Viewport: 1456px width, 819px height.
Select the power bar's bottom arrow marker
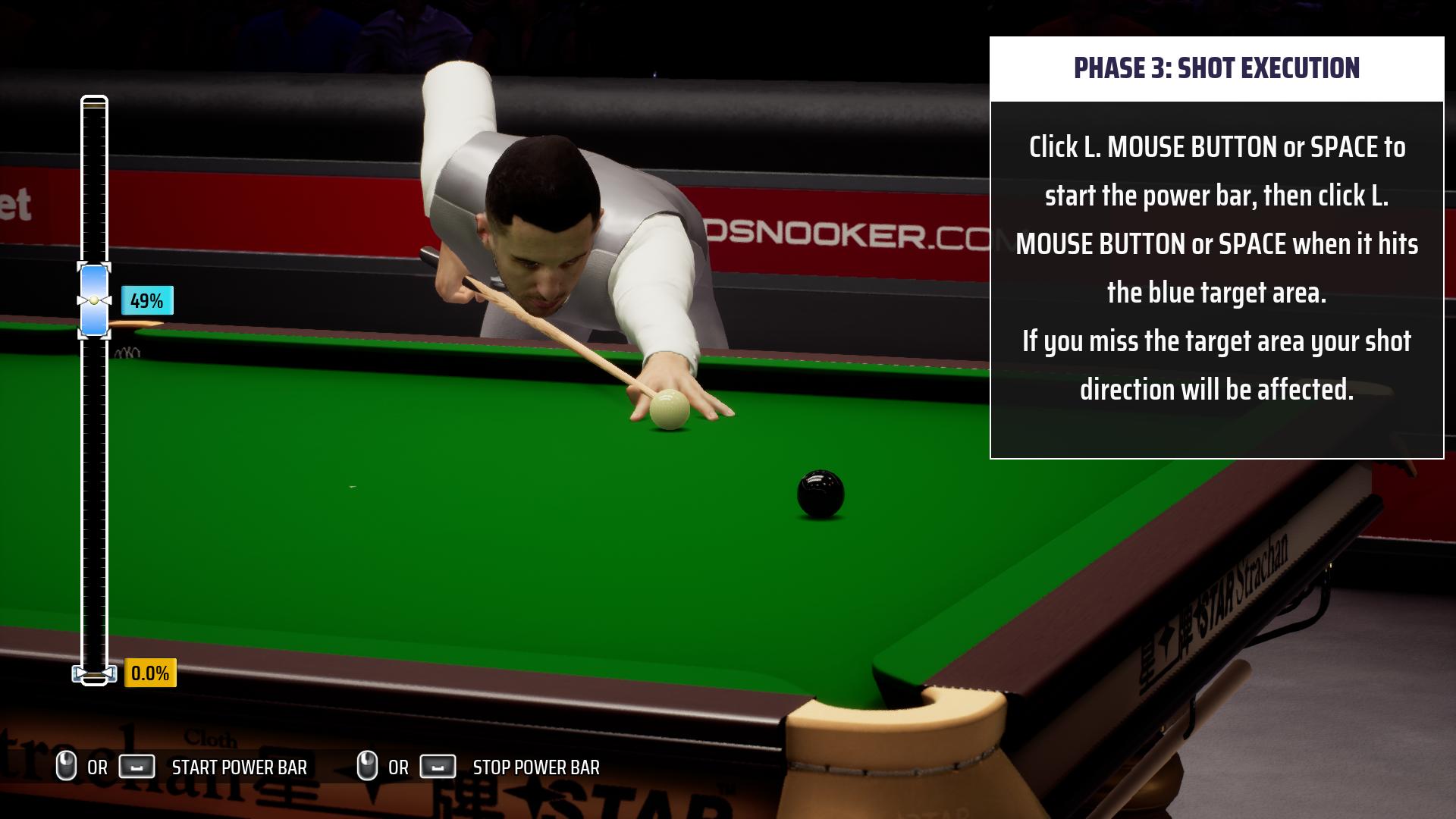[94, 673]
